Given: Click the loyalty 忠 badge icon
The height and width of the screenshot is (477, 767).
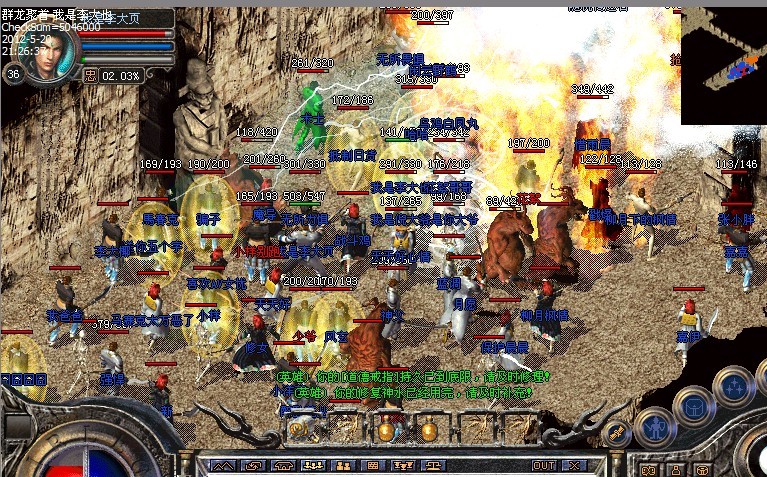Looking at the screenshot, I should (91, 74).
